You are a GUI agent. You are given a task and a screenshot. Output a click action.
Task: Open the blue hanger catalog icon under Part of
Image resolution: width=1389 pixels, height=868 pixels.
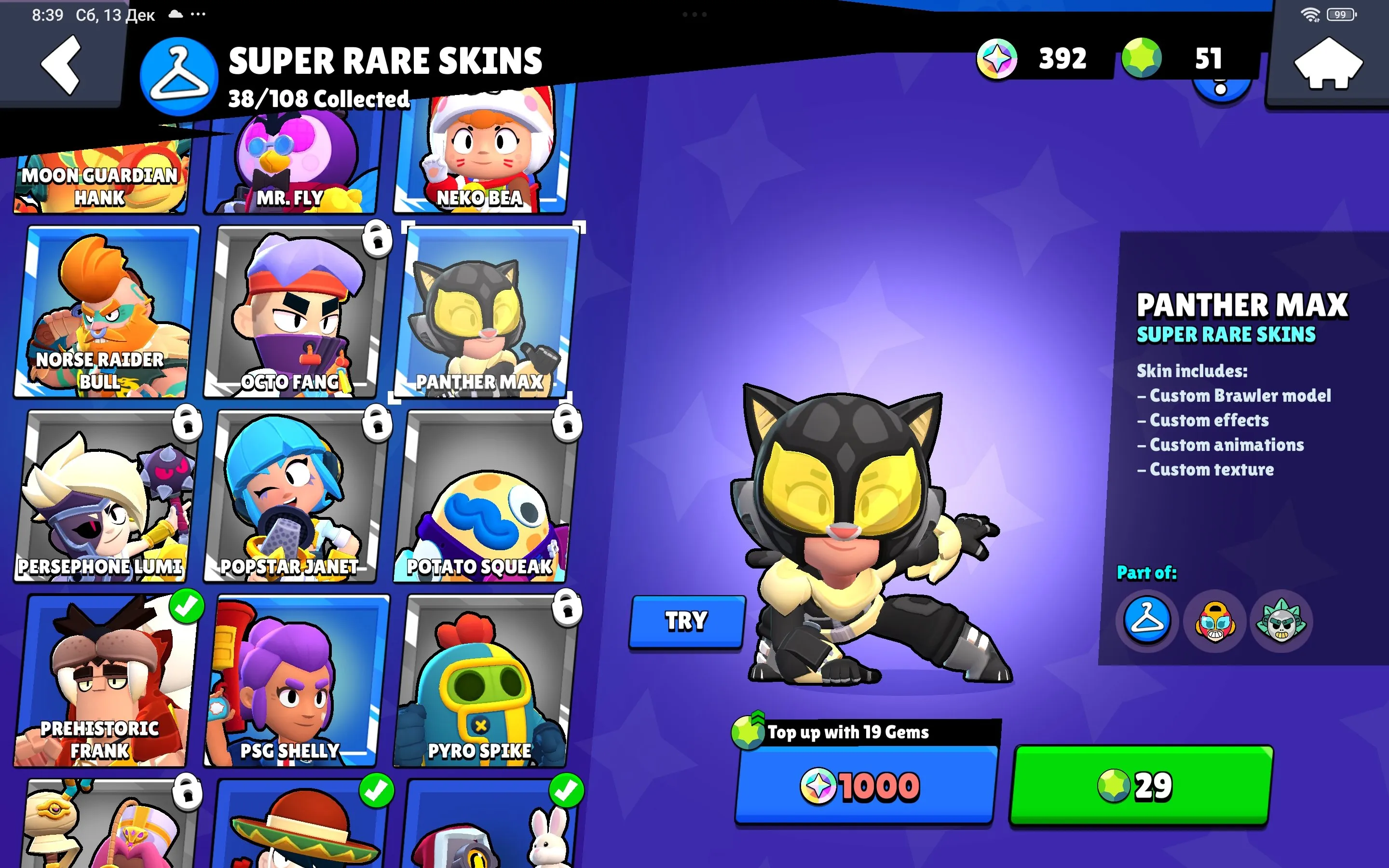[x=1147, y=622]
